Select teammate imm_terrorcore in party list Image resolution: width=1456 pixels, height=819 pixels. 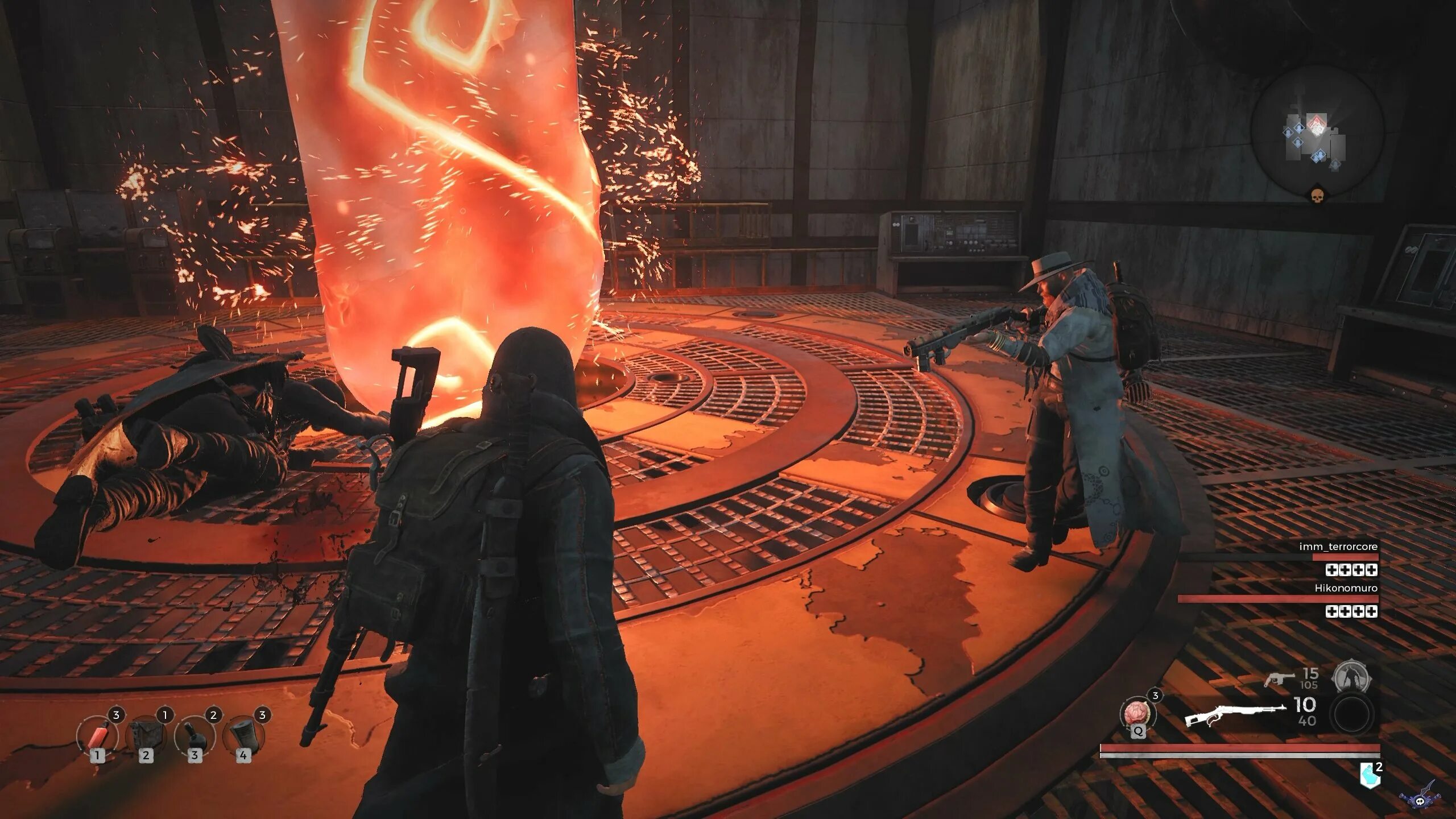[1338, 547]
